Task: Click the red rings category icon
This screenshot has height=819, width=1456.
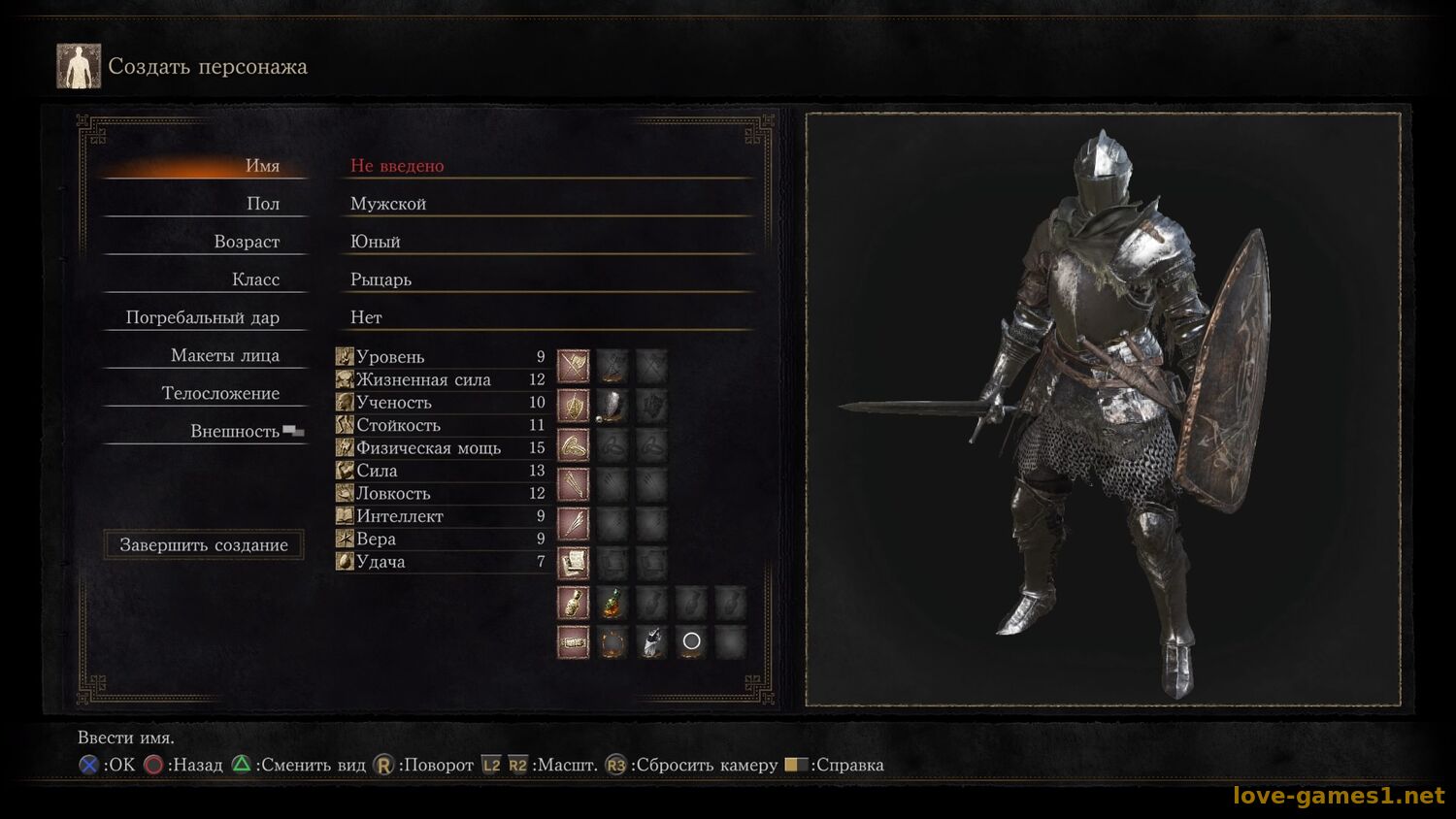Action: point(573,445)
